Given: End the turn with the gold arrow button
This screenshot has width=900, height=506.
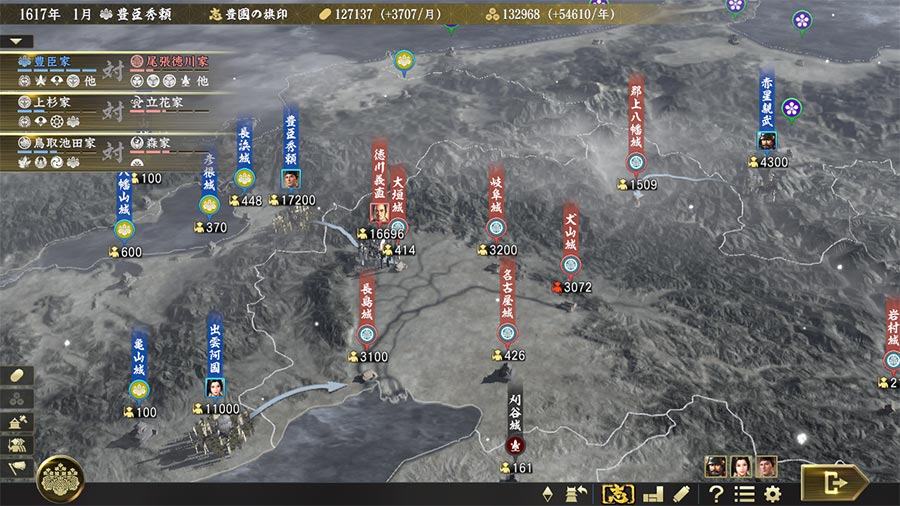Looking at the screenshot, I should (x=833, y=482).
